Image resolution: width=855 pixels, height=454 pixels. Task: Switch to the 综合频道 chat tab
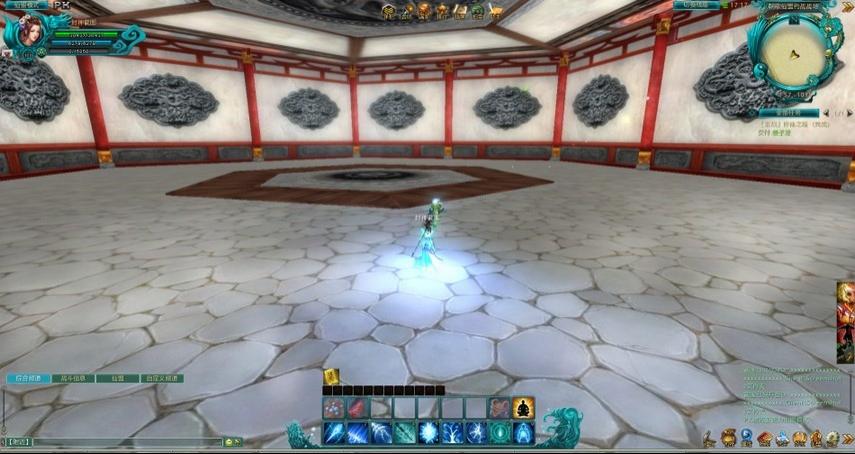pyautogui.click(x=28, y=379)
